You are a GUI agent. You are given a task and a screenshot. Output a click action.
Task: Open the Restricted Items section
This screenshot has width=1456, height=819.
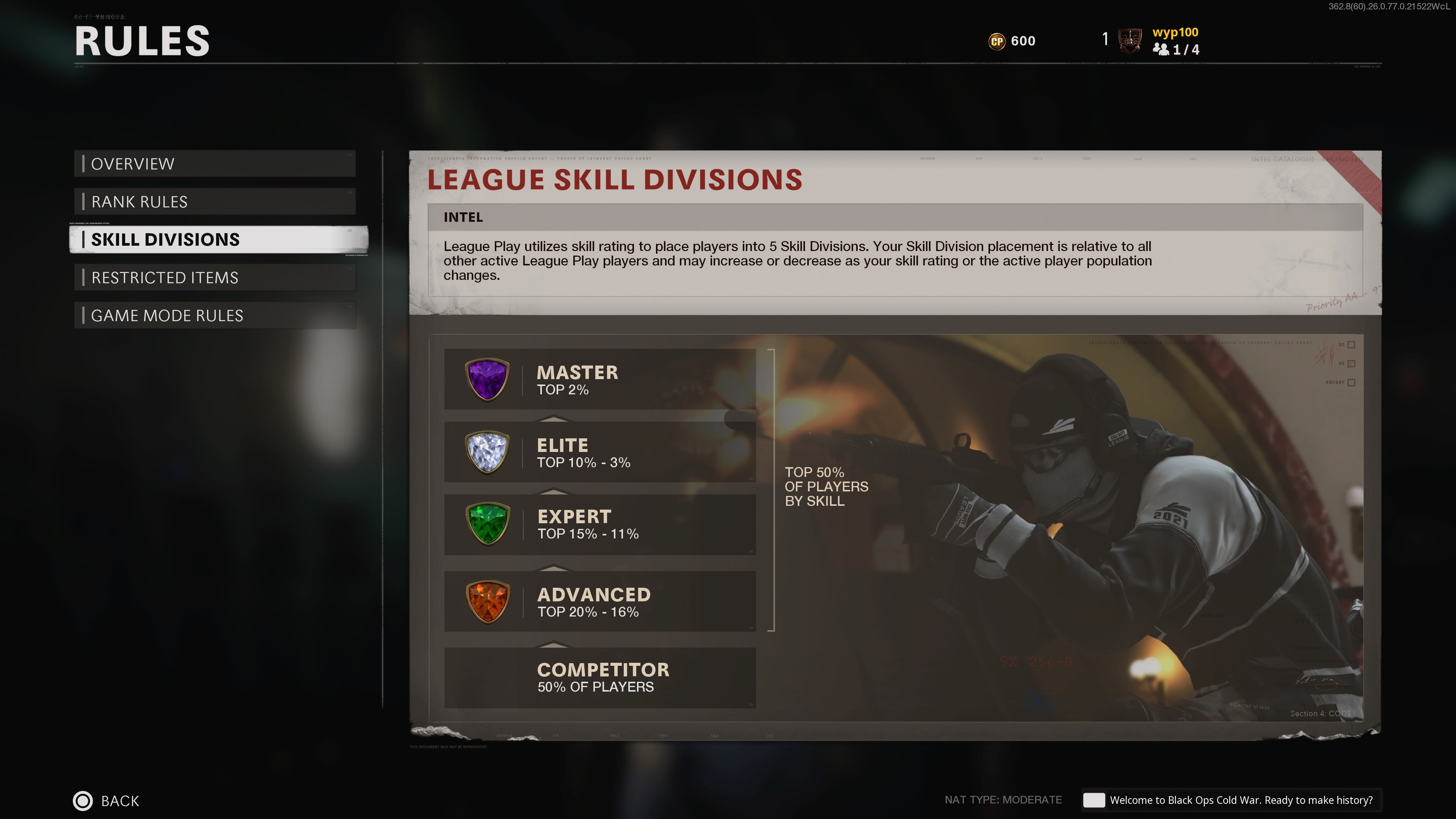(215, 278)
